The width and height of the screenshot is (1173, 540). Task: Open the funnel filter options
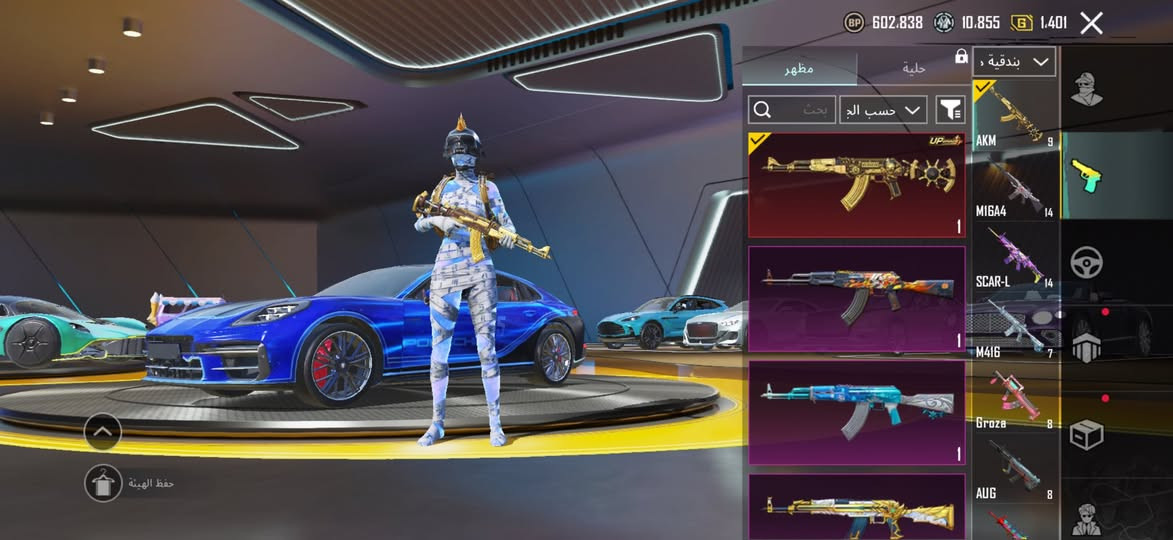tap(950, 109)
